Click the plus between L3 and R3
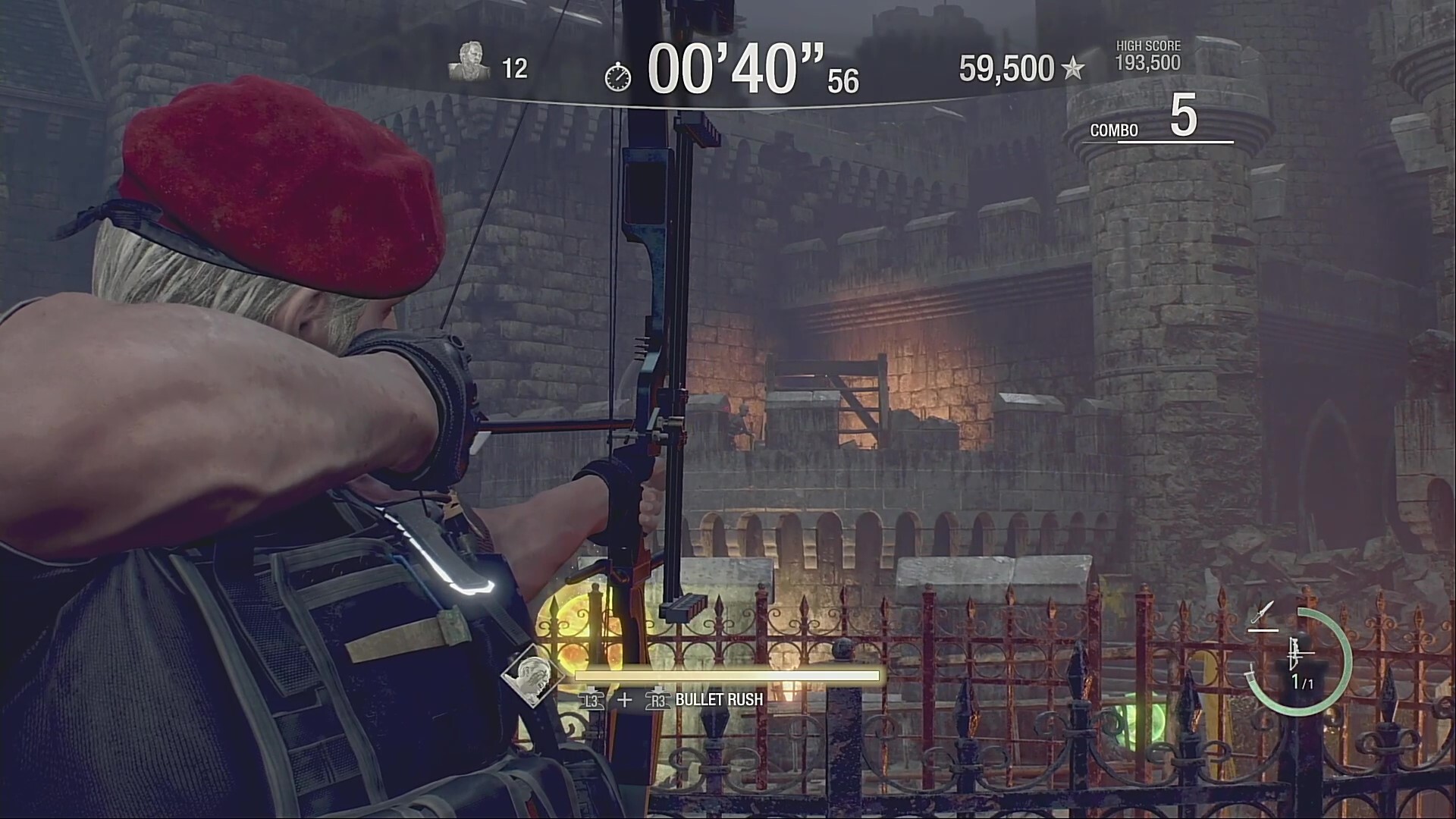Screen dimensions: 1456x819 pos(624,700)
